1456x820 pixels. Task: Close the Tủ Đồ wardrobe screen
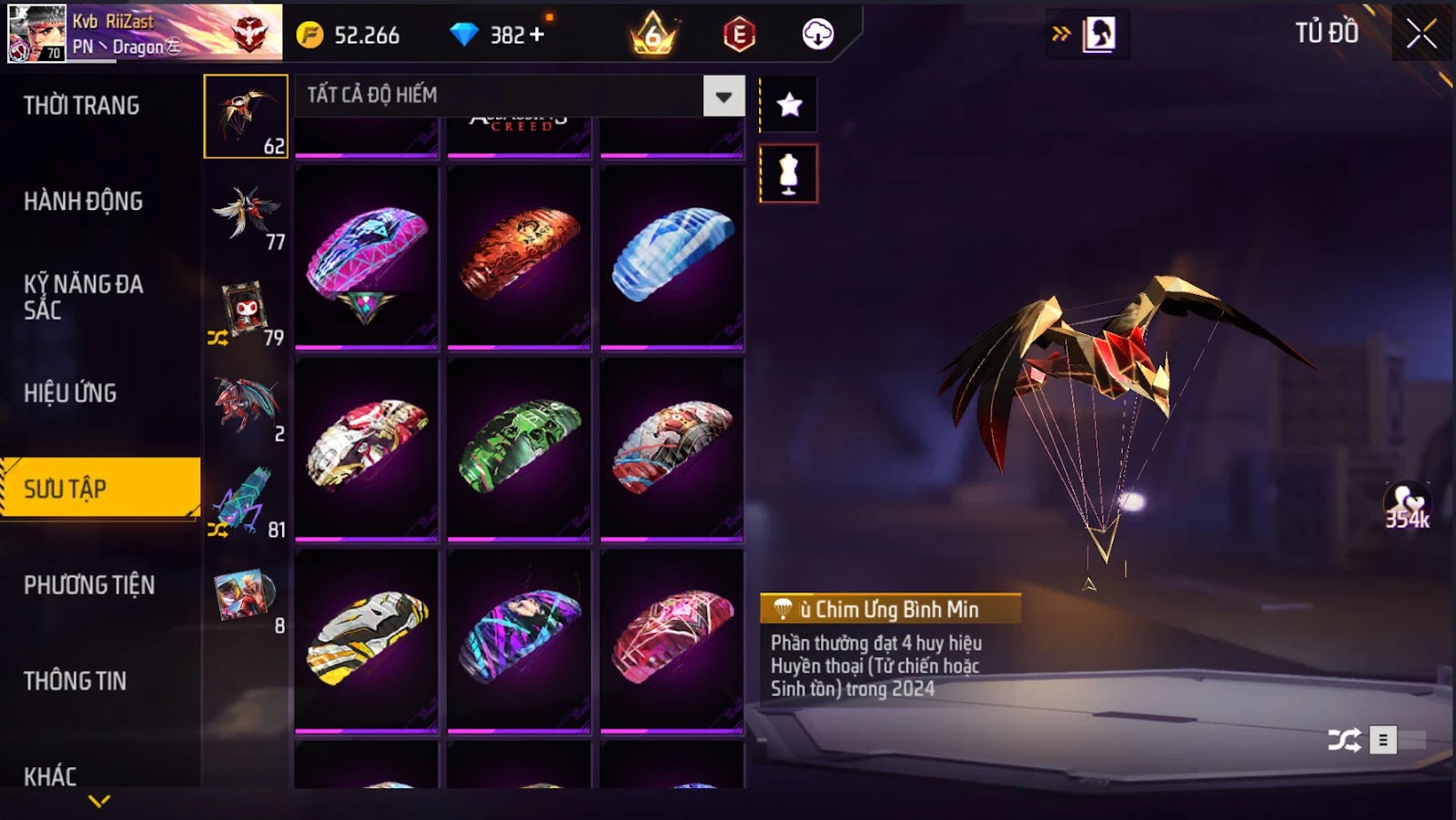(1421, 35)
